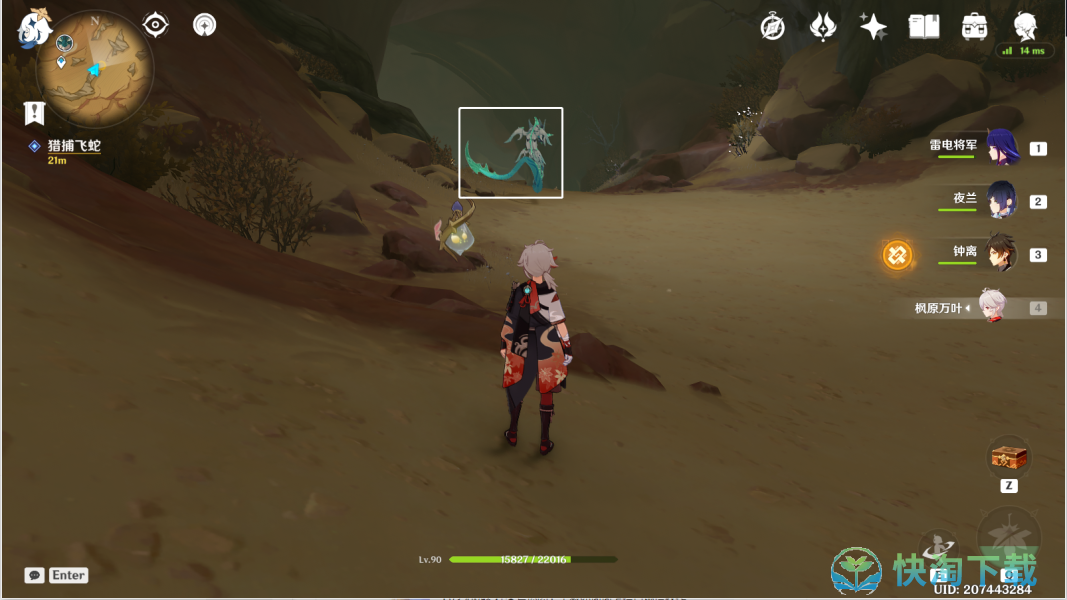Select active character 枫原万叶
This screenshot has height=600, width=1067.
pyautogui.click(x=990, y=308)
